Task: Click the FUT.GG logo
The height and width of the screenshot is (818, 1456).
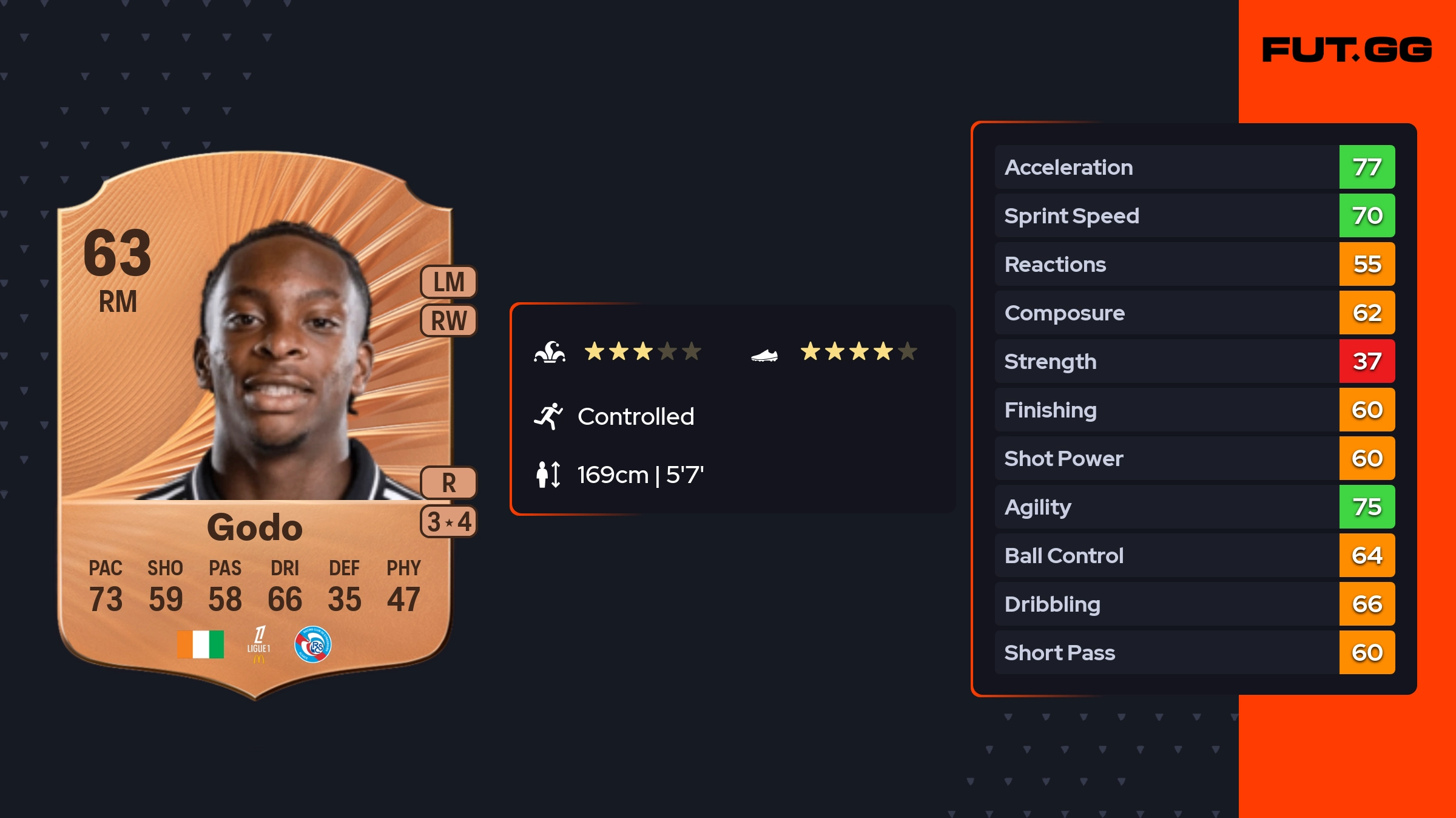Action: pos(1347,50)
